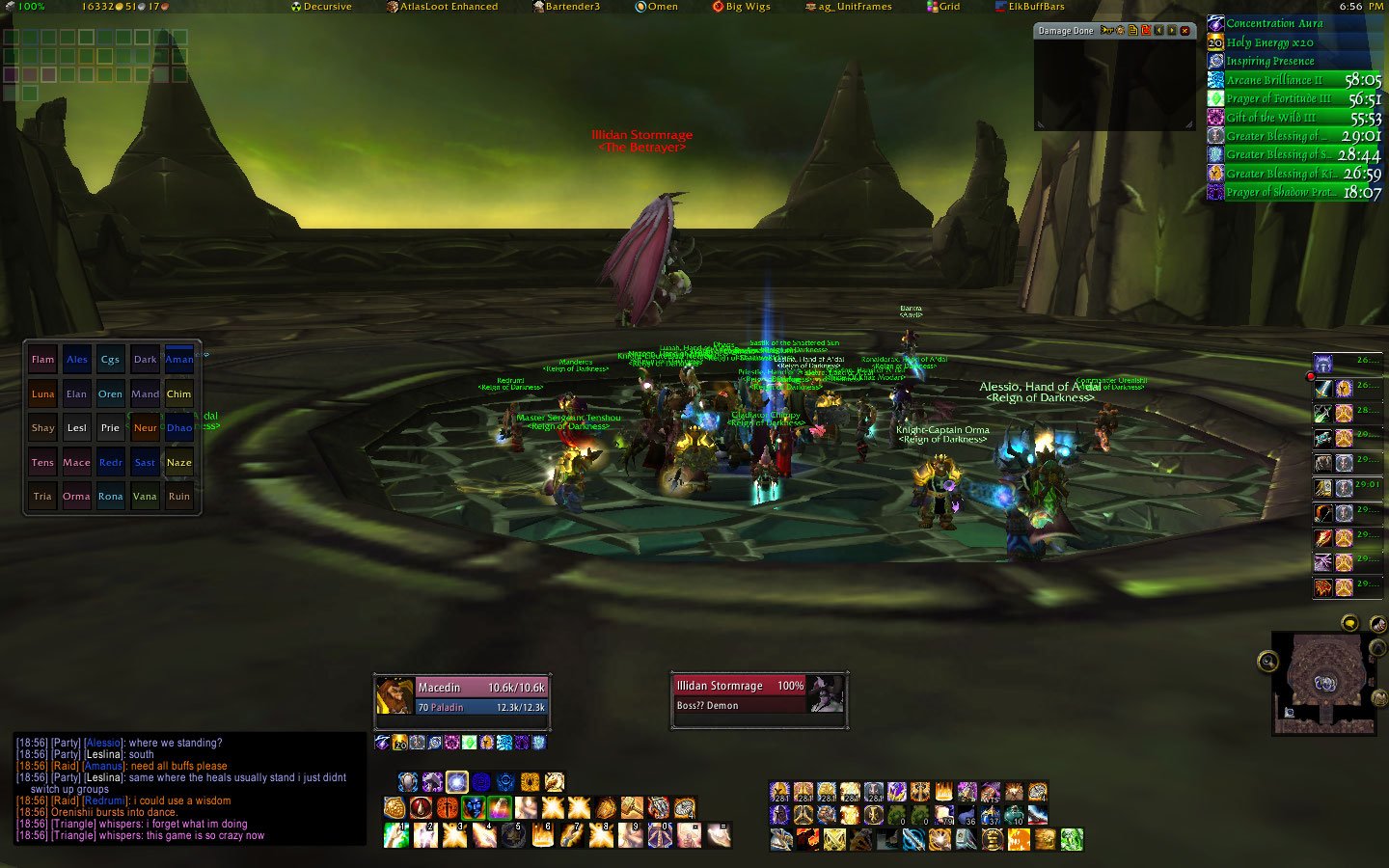Select Prie in the raid grid
Screen dimensions: 1389x868
(111, 427)
